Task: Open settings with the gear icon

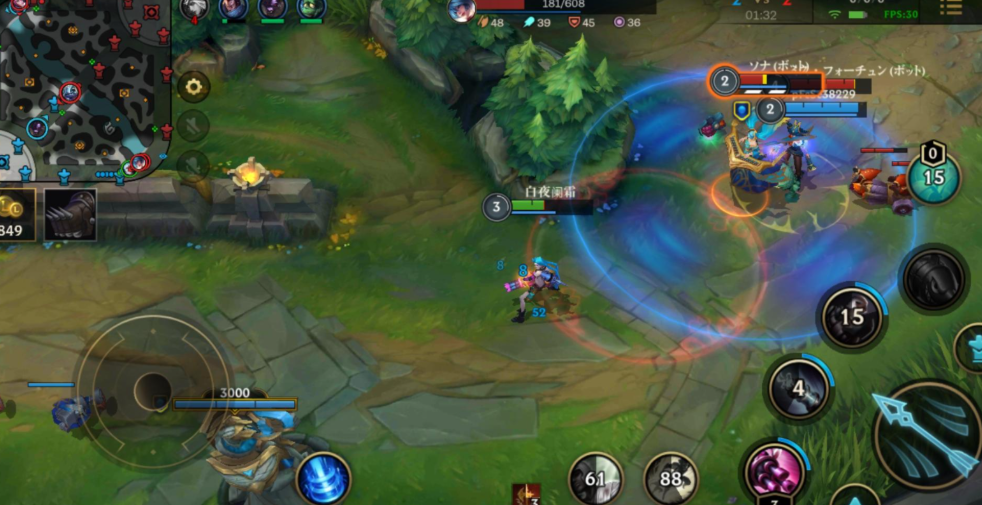Action: click(192, 86)
